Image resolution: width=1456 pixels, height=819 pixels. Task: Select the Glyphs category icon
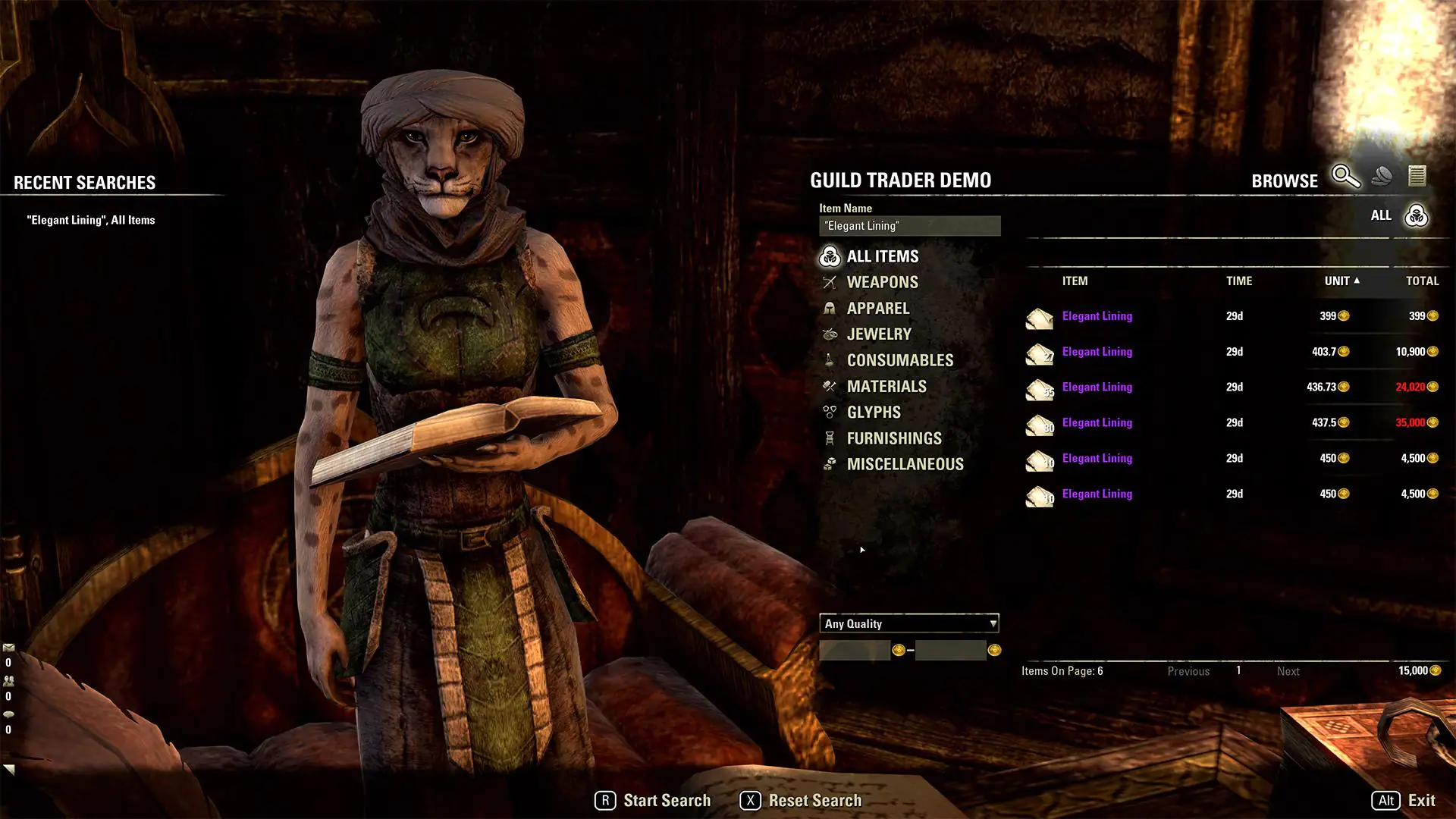(829, 412)
